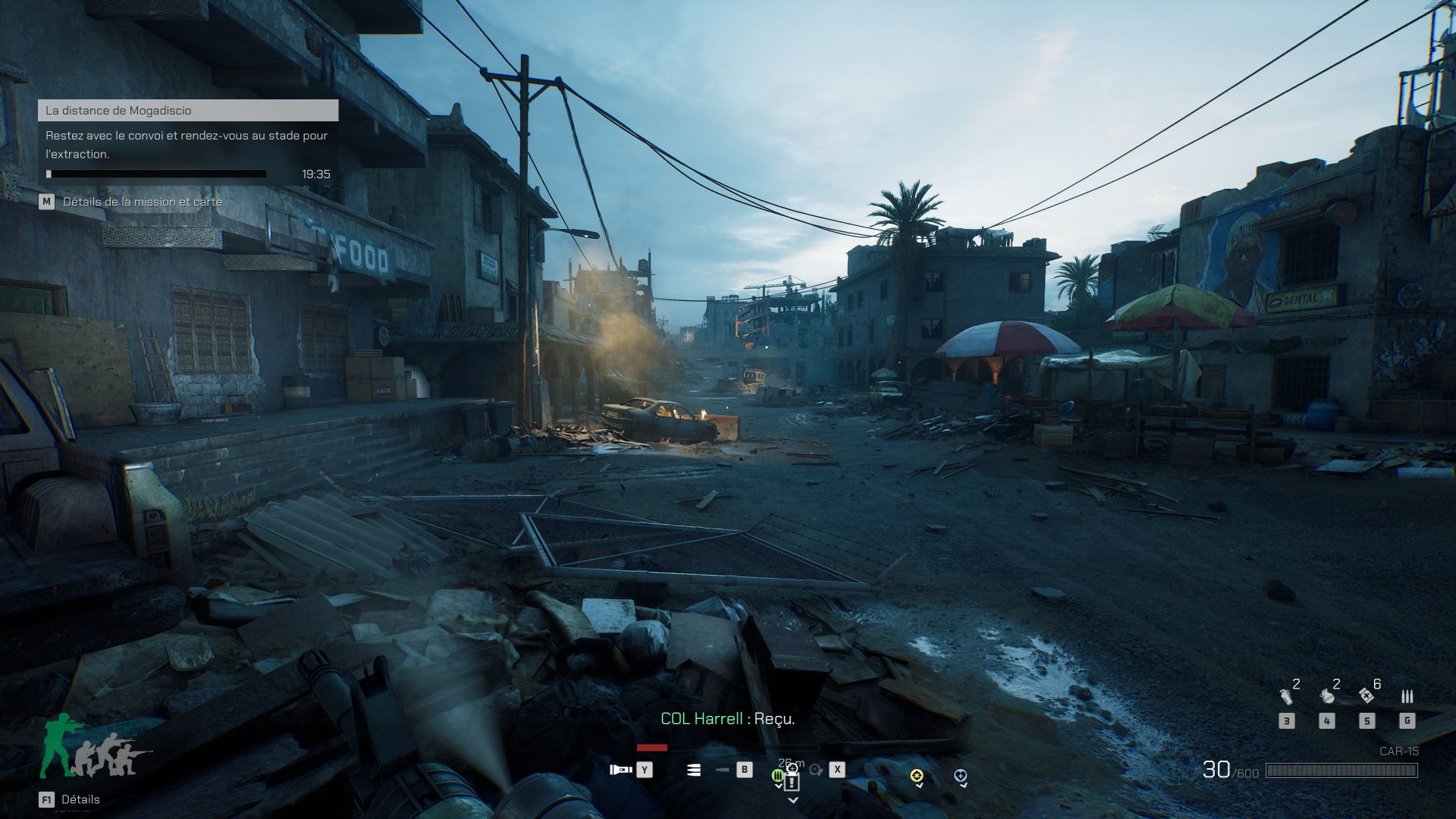The image size is (1456, 819).
Task: Select the exclamation mark objective marker
Action: coord(792,782)
